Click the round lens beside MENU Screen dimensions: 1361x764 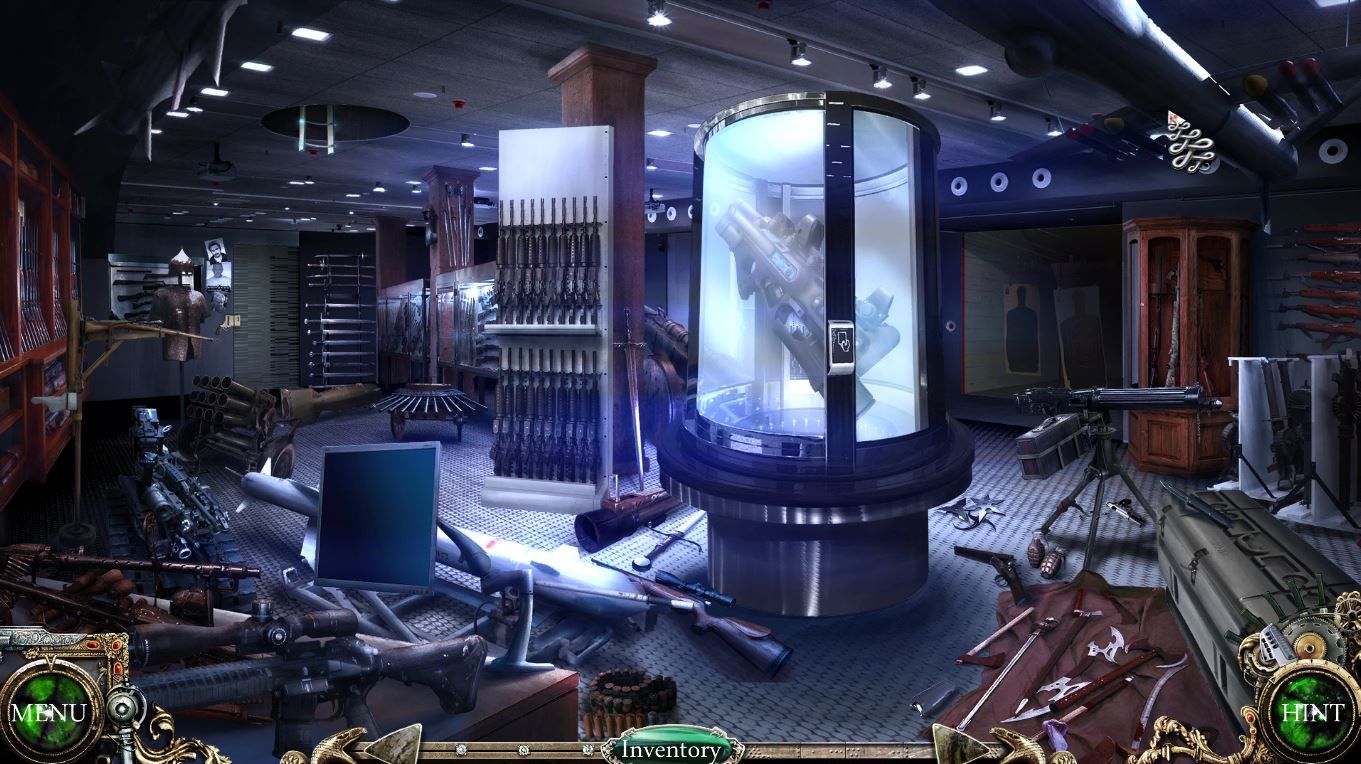[x=122, y=709]
